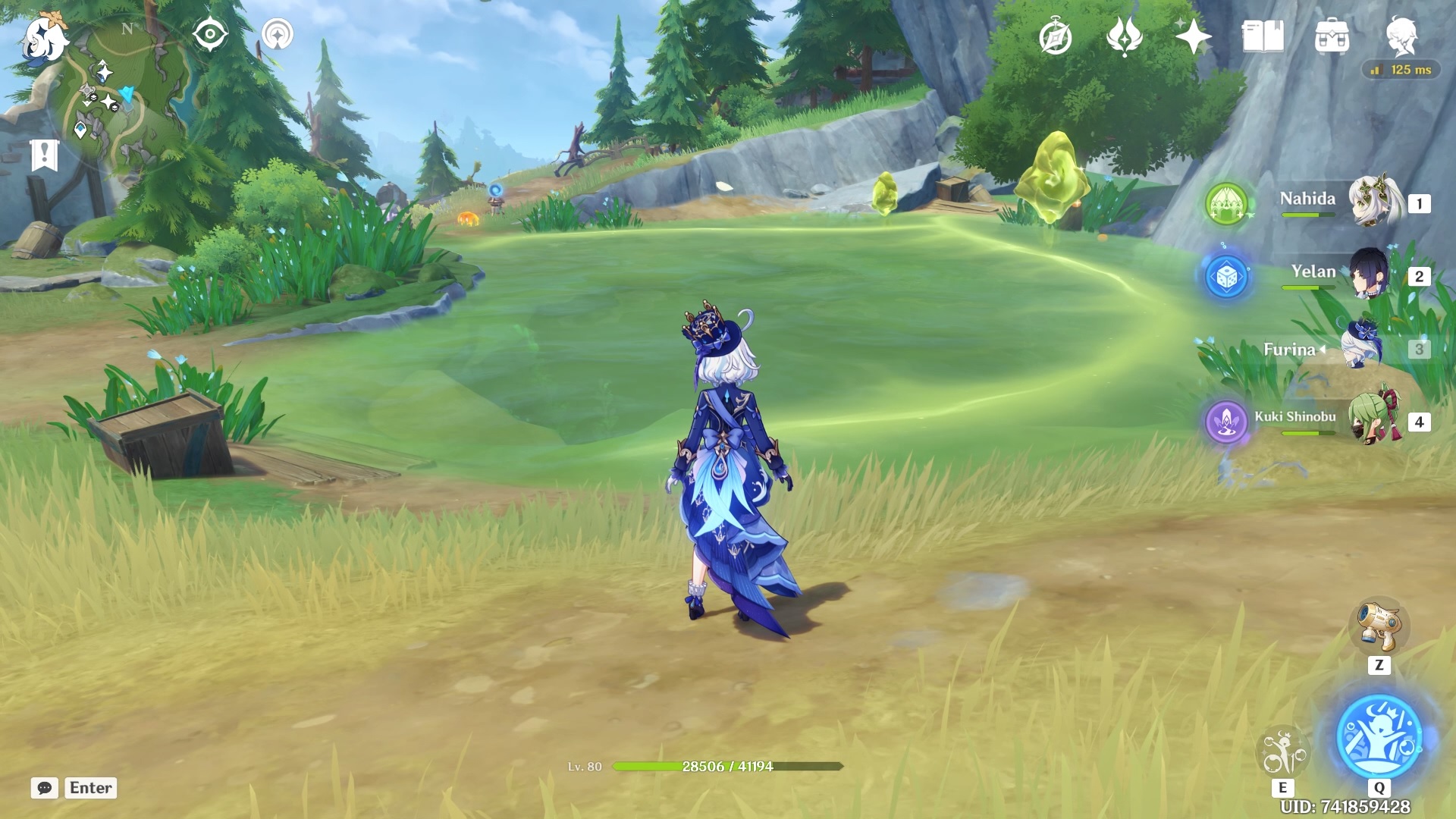Use Furina's Elemental Skill icon
The height and width of the screenshot is (819, 1456).
1282,751
